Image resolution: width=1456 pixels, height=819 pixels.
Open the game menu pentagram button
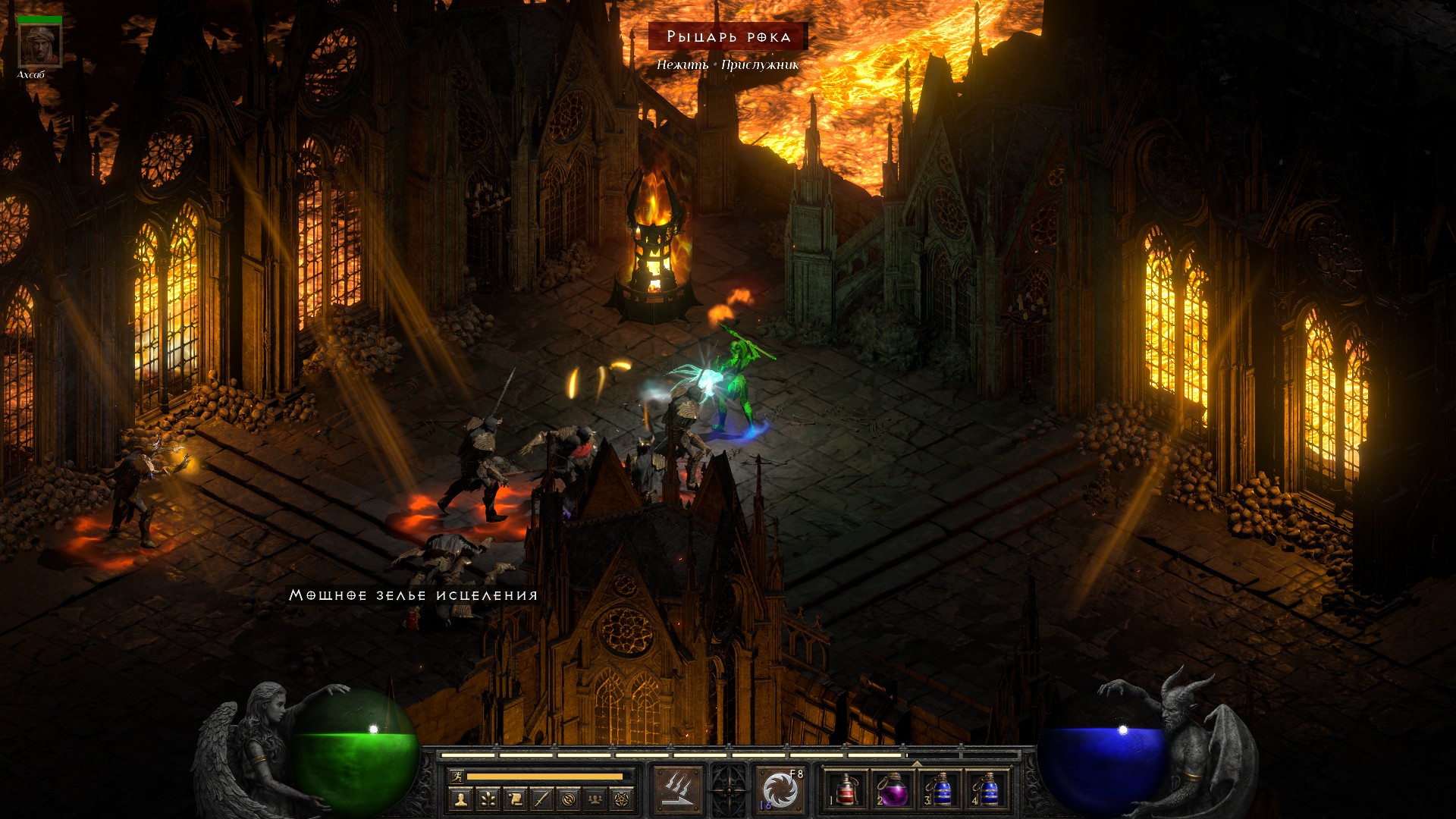pos(623,798)
